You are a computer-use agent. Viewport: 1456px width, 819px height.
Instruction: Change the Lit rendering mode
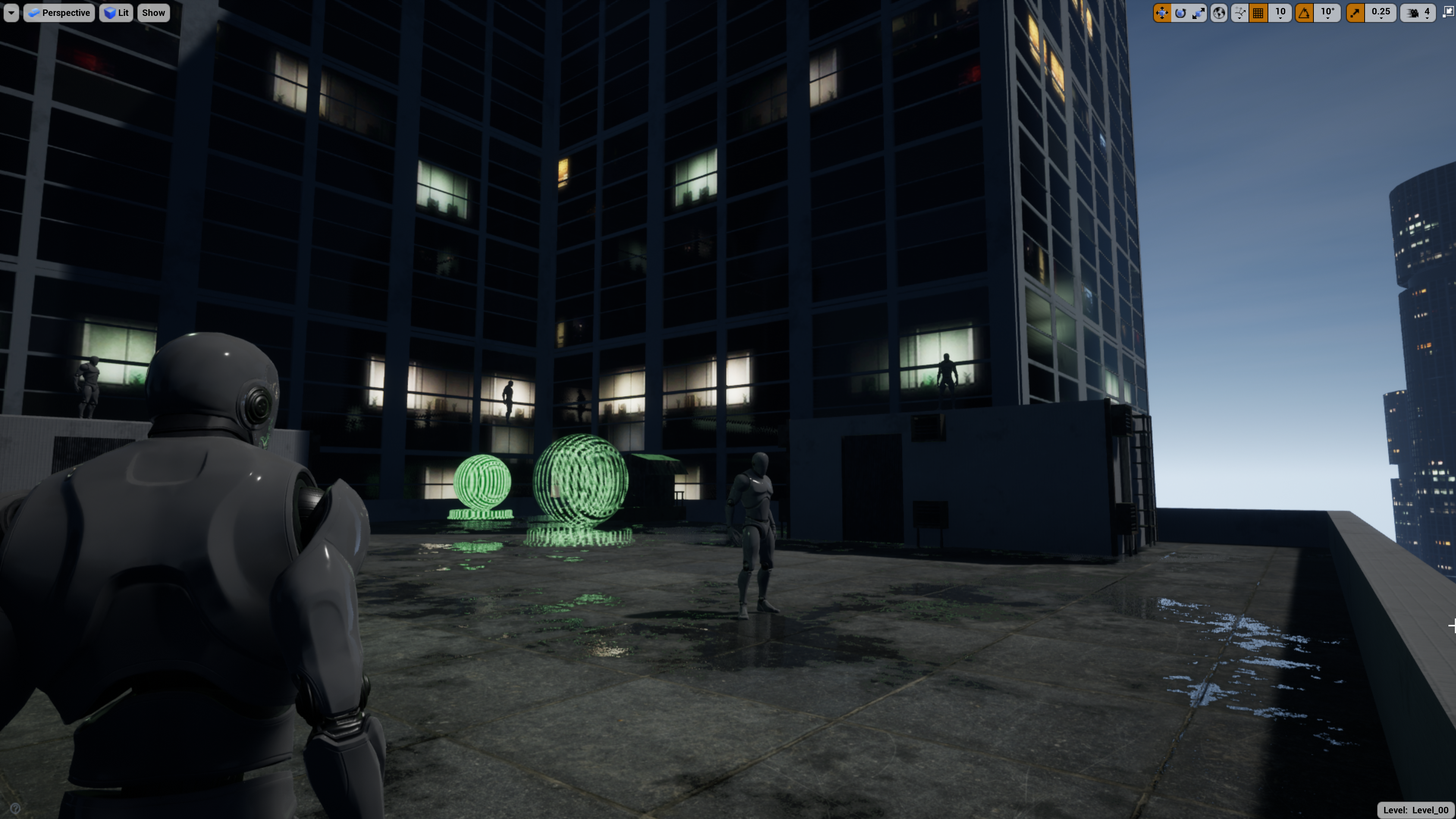[116, 13]
